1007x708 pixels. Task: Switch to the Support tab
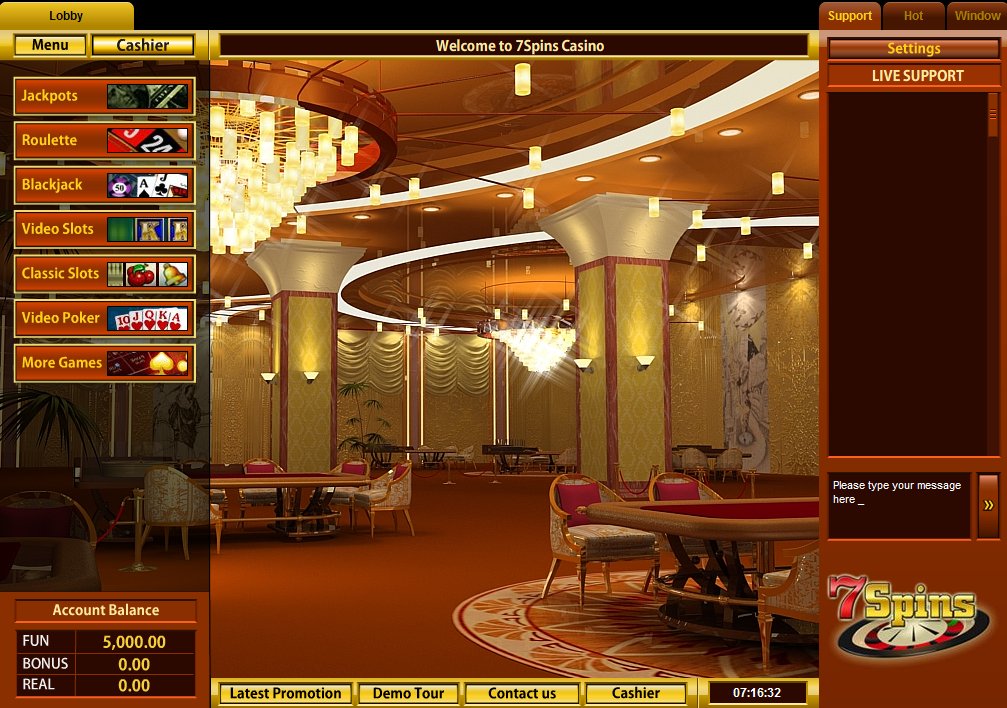coord(850,16)
